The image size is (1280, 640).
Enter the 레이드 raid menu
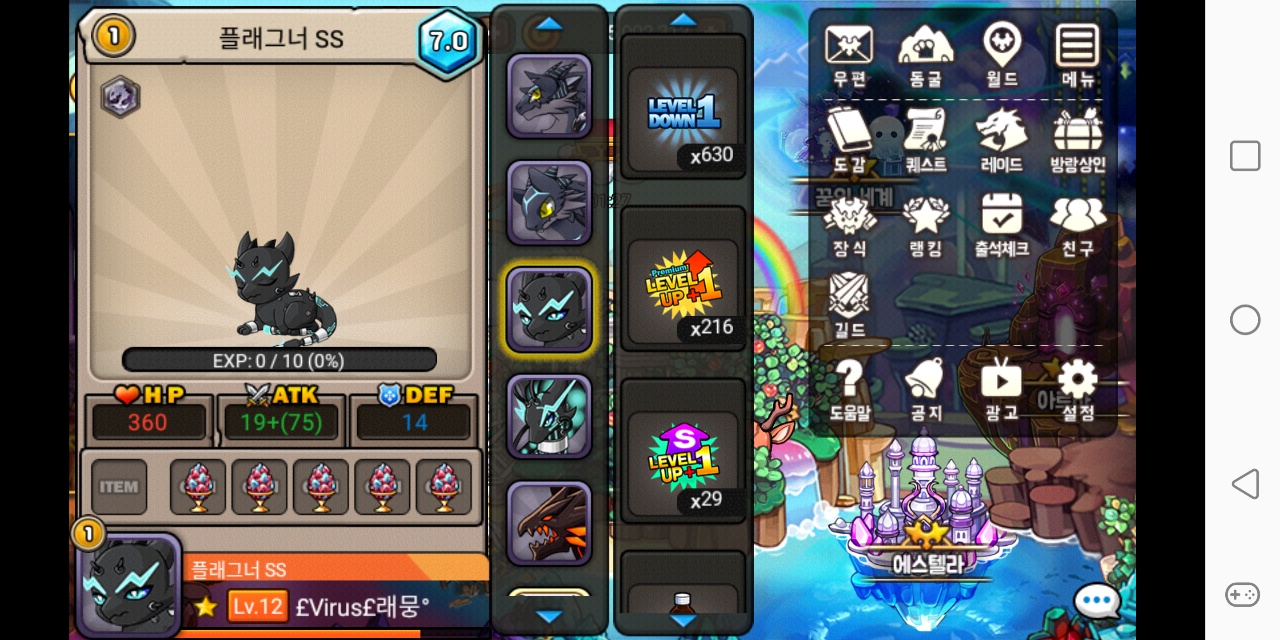pyautogui.click(x=1001, y=138)
